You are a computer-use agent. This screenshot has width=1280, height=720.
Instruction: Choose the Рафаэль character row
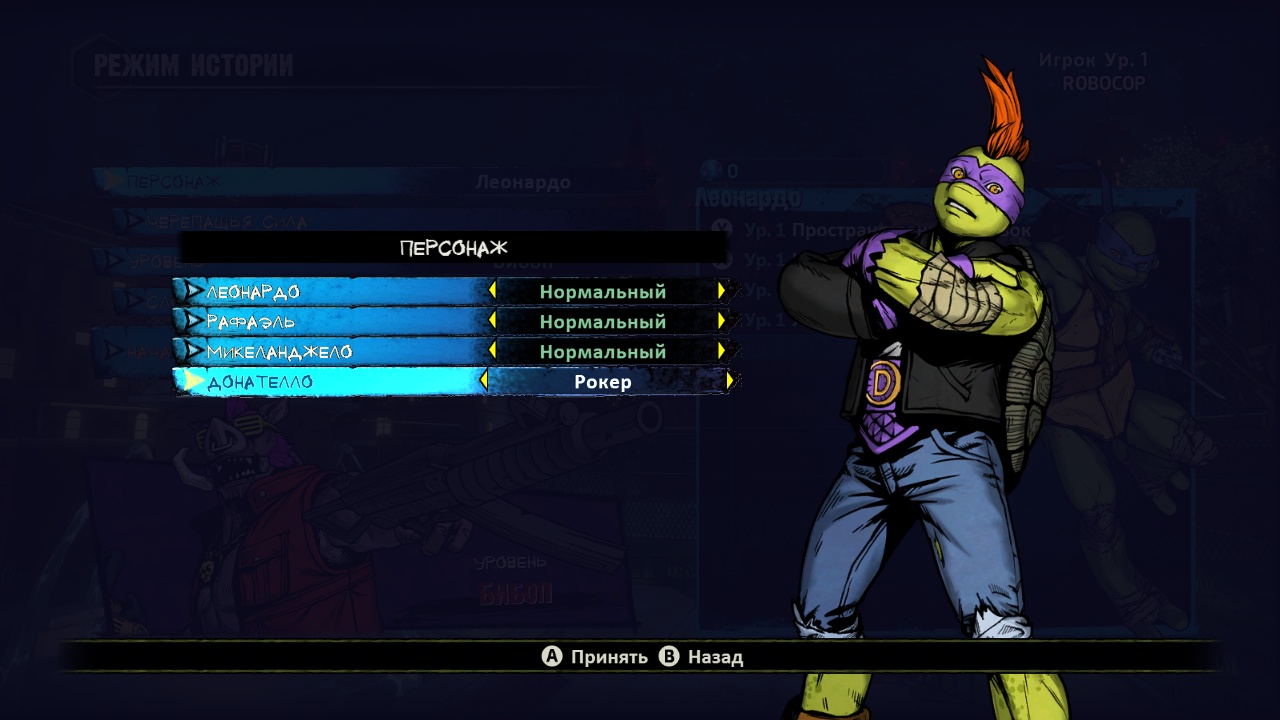[x=251, y=322]
